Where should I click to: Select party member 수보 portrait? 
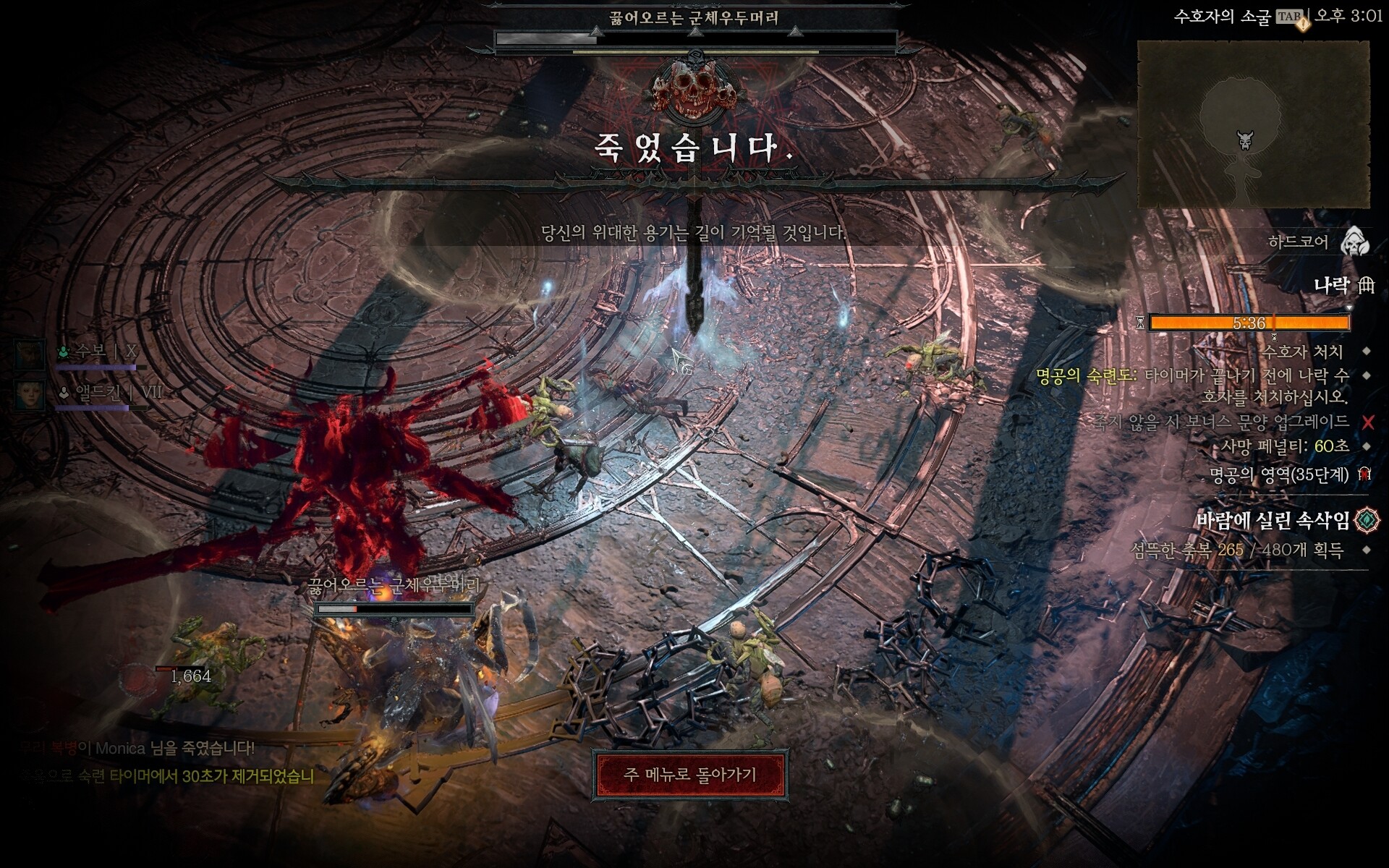pos(30,354)
